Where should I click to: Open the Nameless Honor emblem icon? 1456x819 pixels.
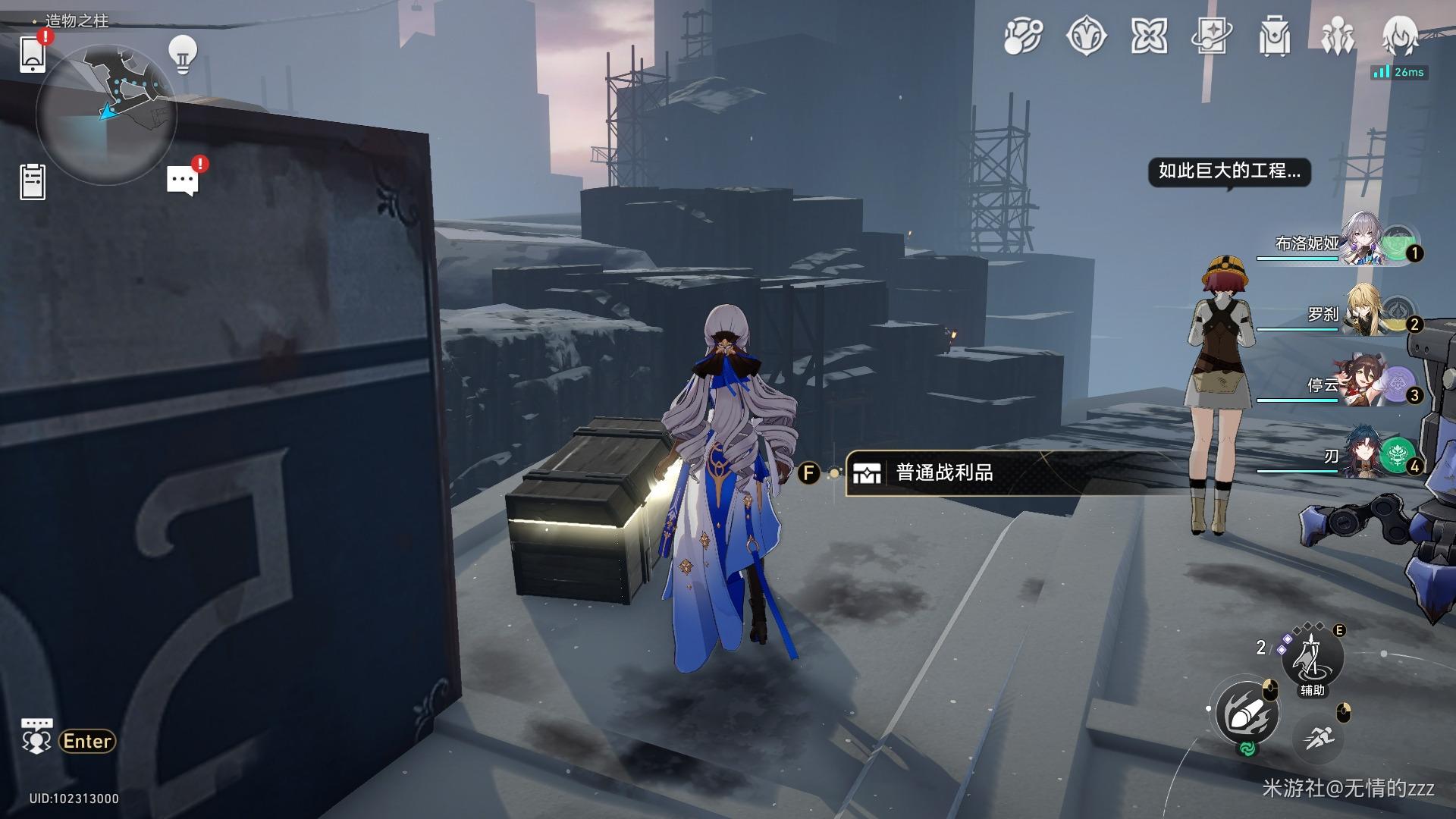1086,36
